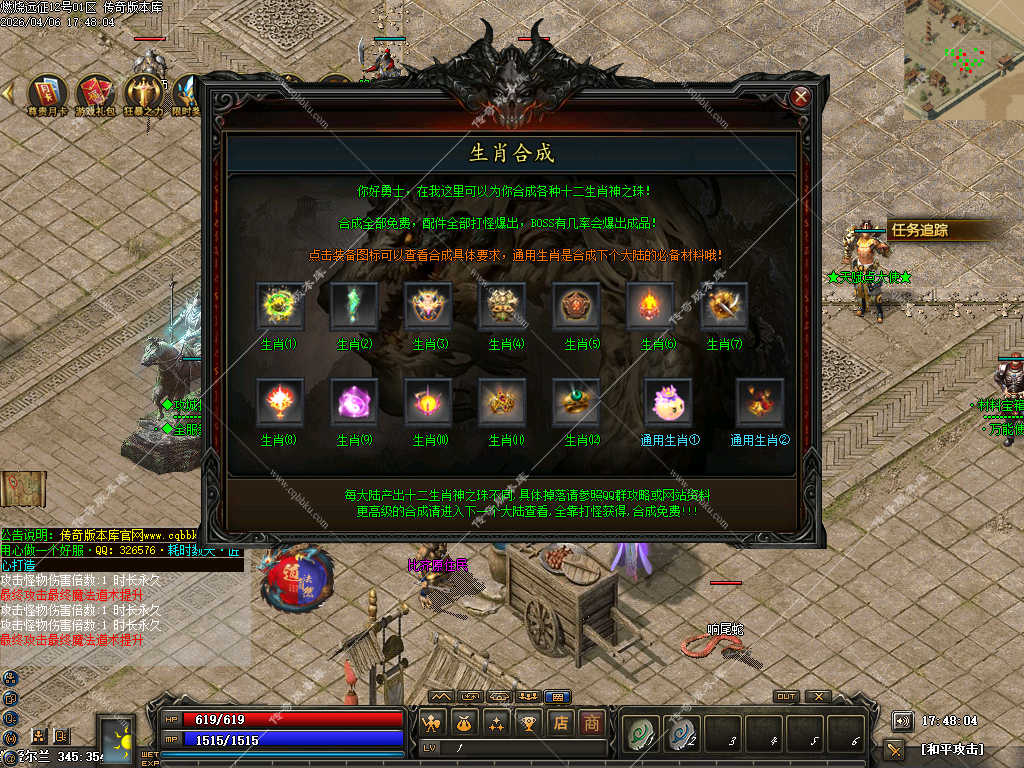Viewport: 1024px width, 768px height.
Task: Collapse the top icon row arrow
Action: pos(8,93)
